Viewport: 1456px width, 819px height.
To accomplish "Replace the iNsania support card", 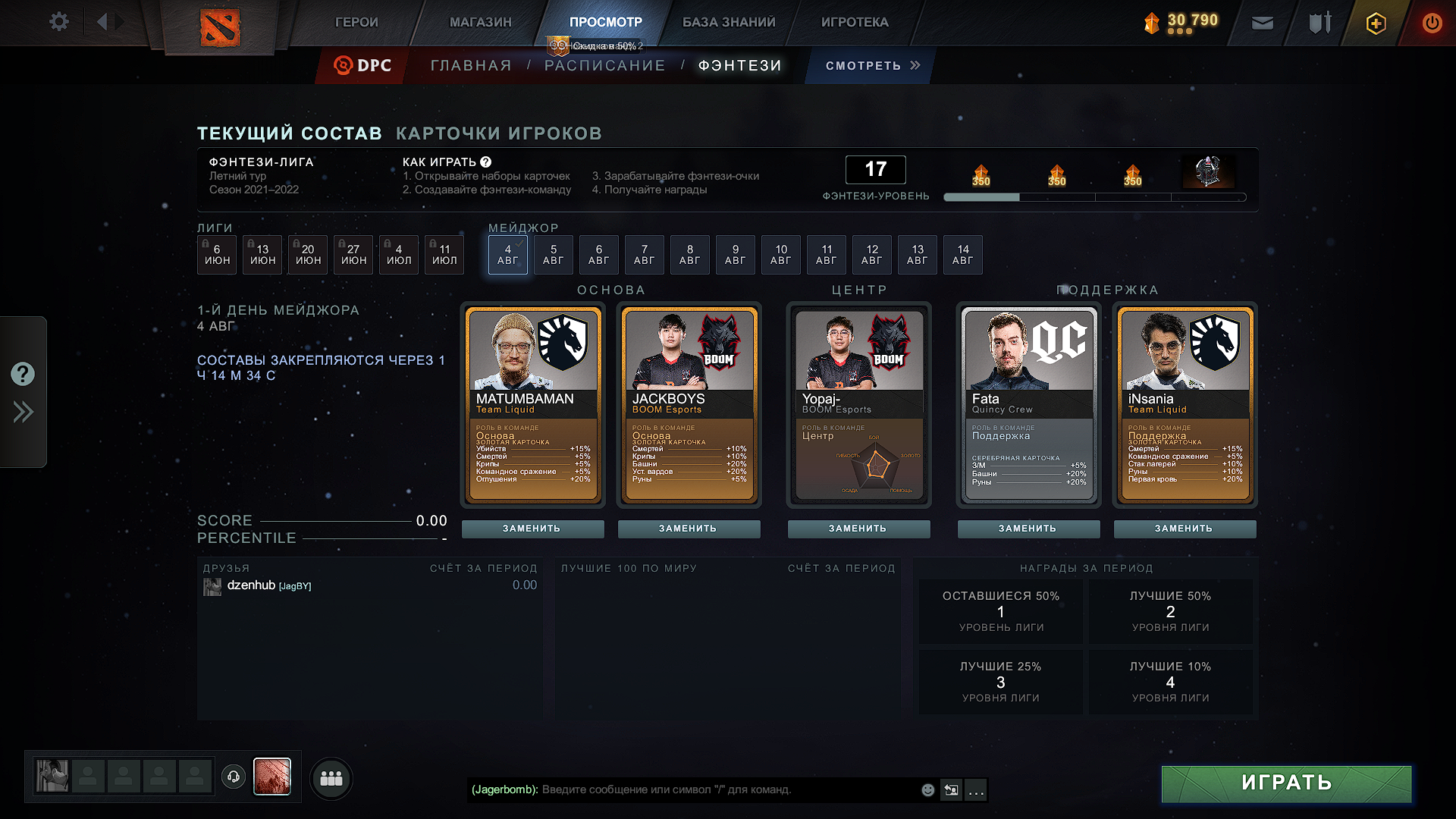I will [1184, 529].
